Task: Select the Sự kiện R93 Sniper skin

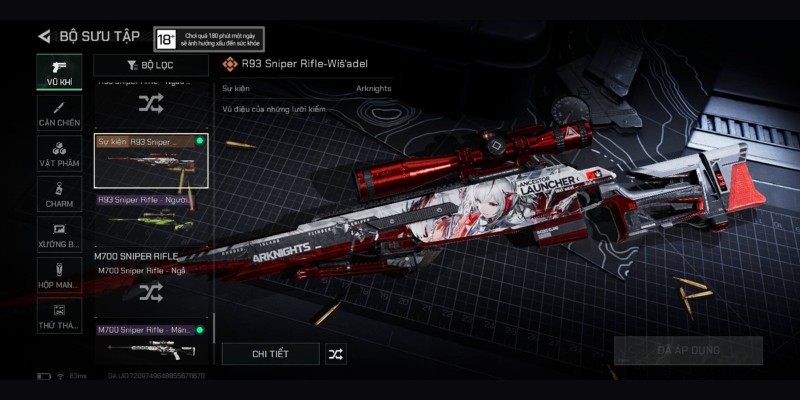Action: pyautogui.click(x=151, y=160)
